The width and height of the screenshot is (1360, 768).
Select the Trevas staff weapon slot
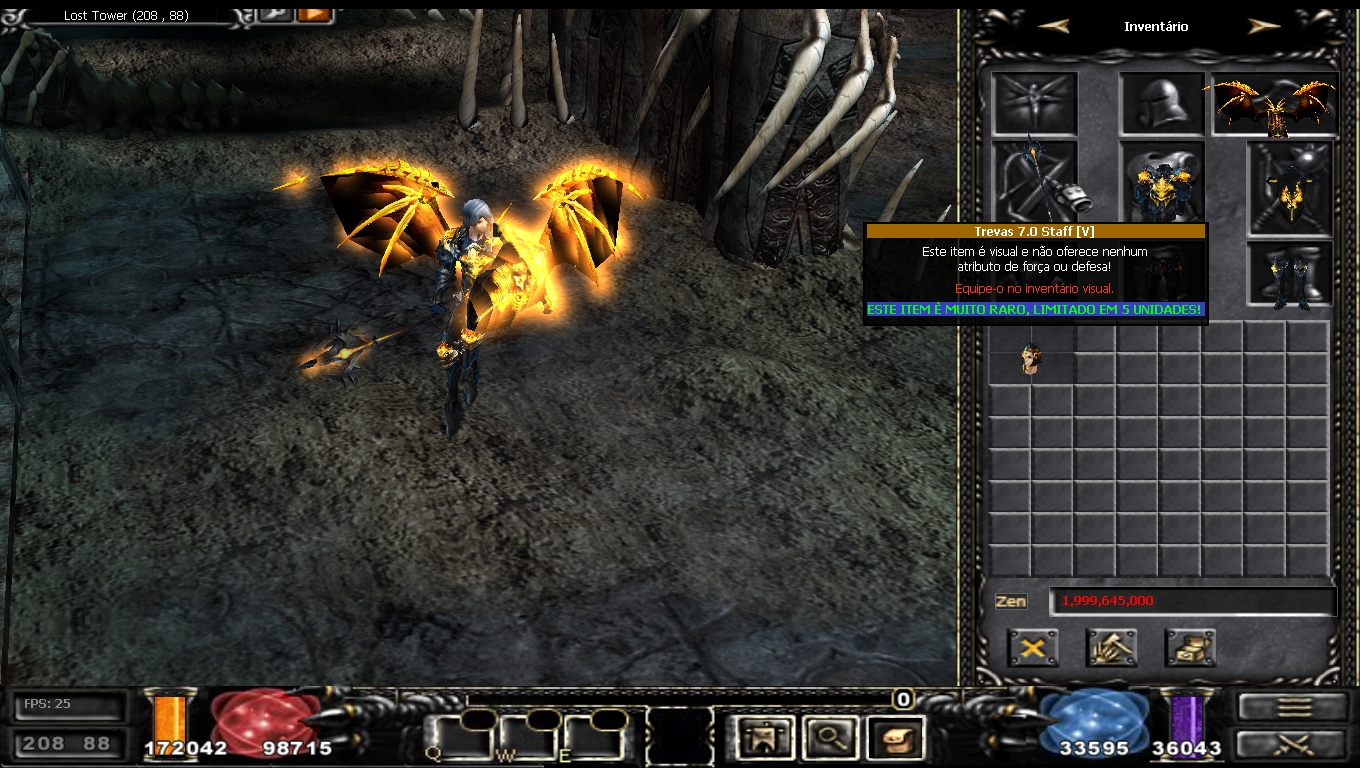pyautogui.click(x=1035, y=181)
